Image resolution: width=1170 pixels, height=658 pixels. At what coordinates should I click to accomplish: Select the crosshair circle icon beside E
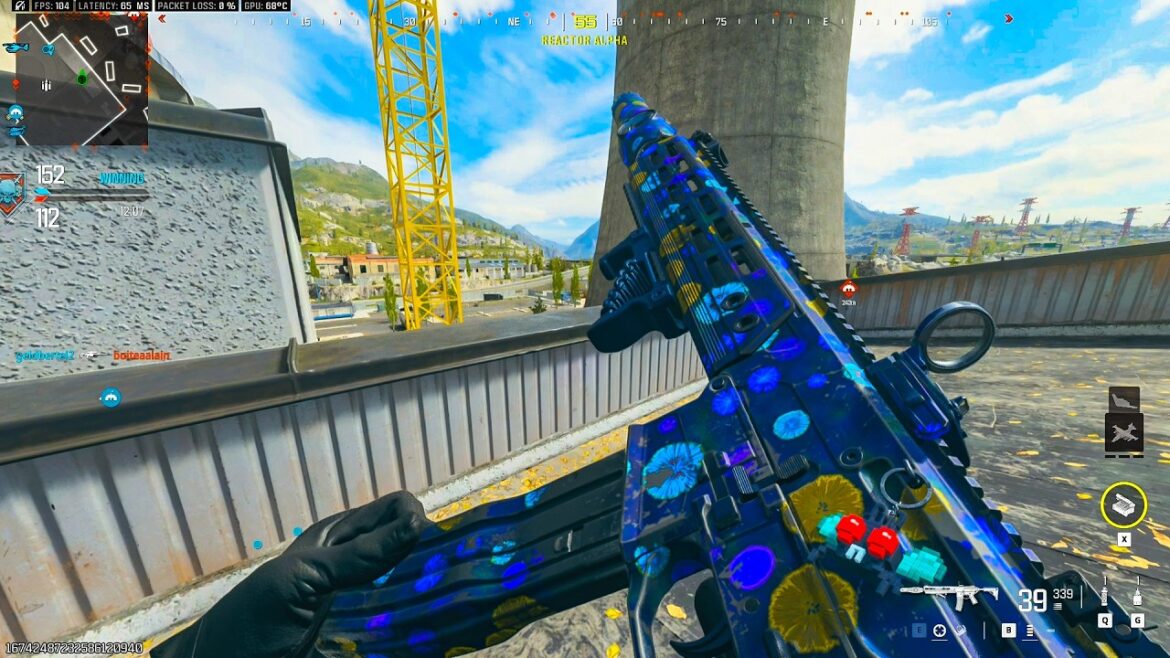(939, 631)
